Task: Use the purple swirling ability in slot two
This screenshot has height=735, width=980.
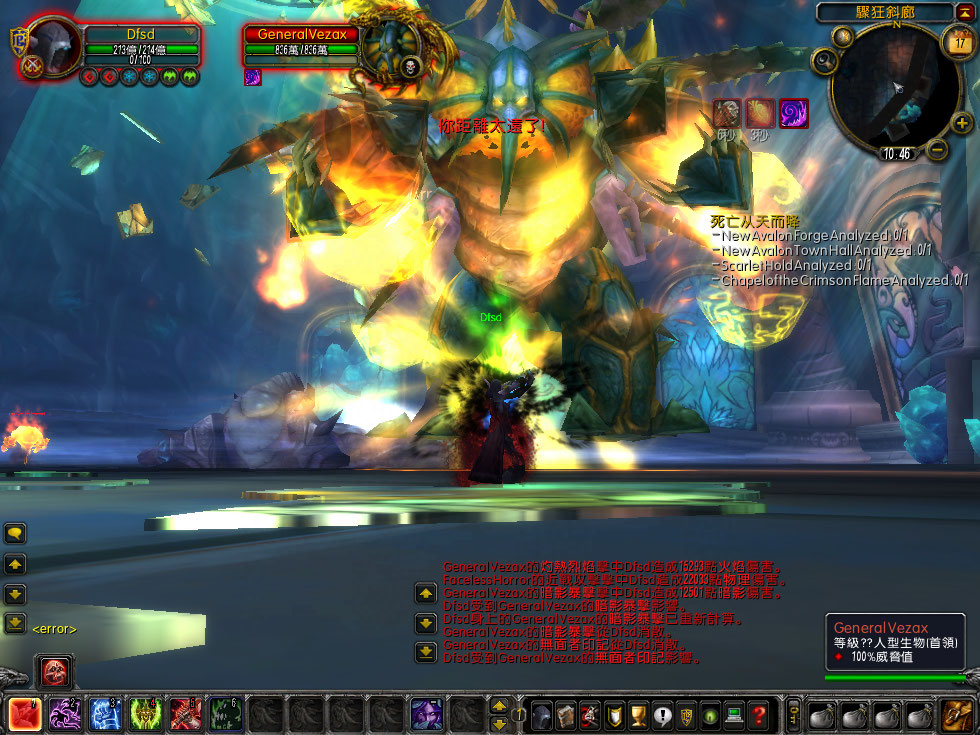Action: point(66,714)
